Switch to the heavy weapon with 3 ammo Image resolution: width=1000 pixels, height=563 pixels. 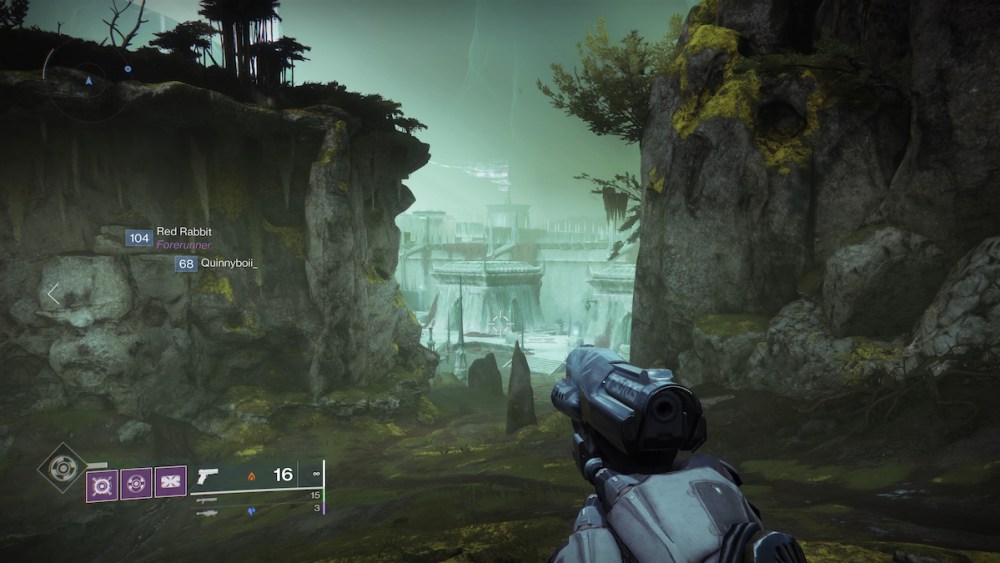coord(208,512)
